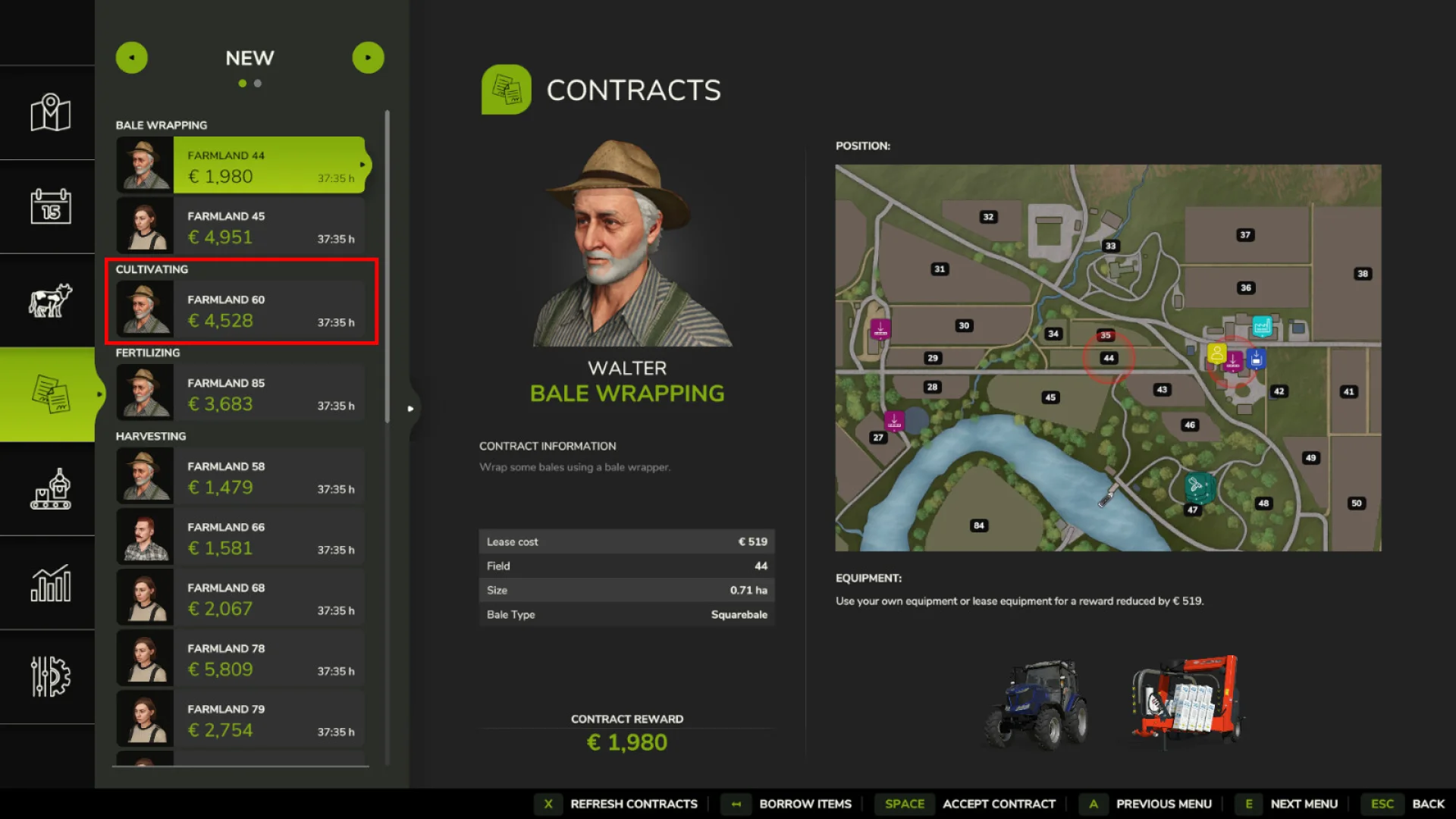
Task: Open the NEW contracts page header
Action: pyautogui.click(x=249, y=58)
